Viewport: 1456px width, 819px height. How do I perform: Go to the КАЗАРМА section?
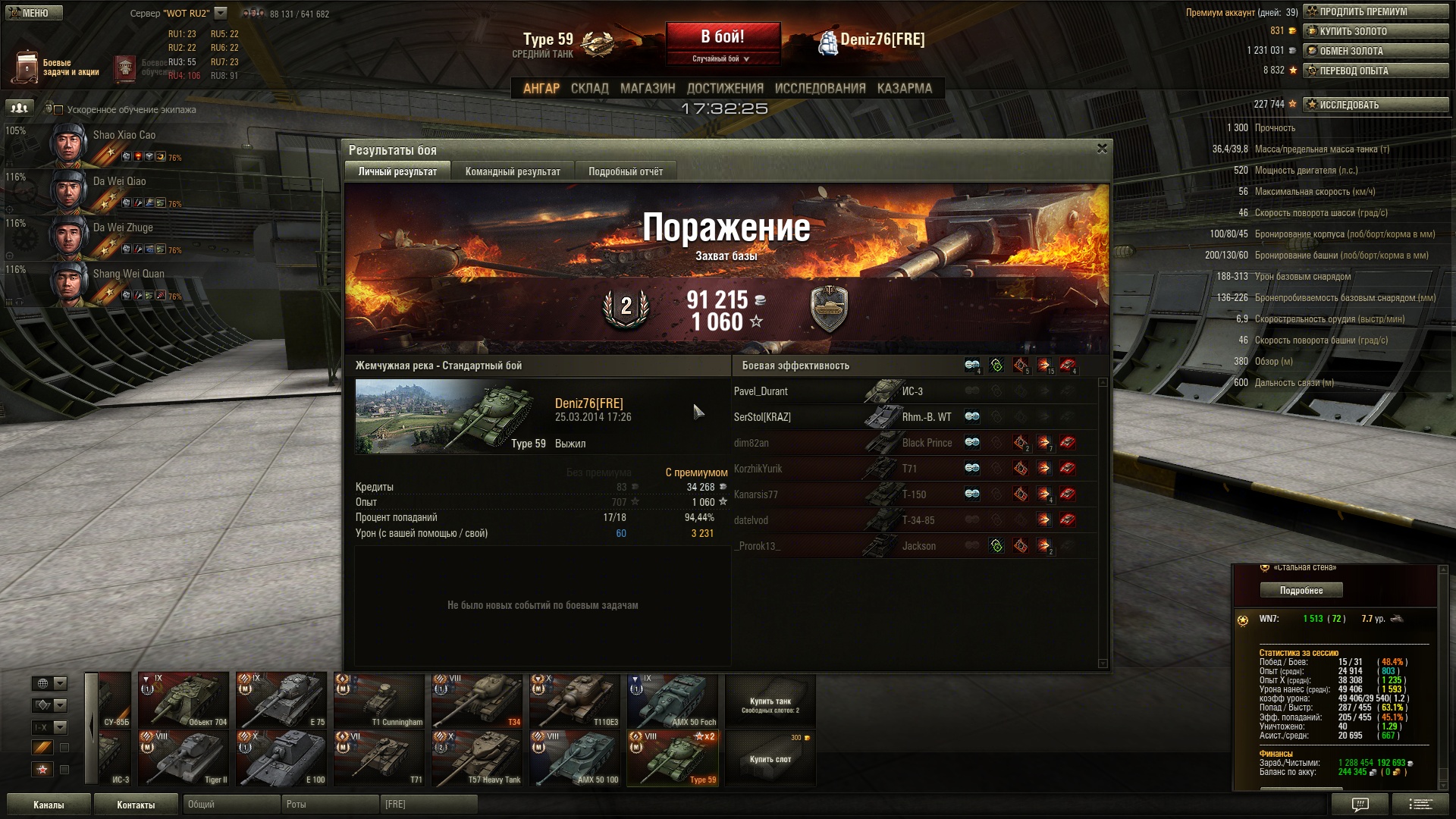(904, 89)
